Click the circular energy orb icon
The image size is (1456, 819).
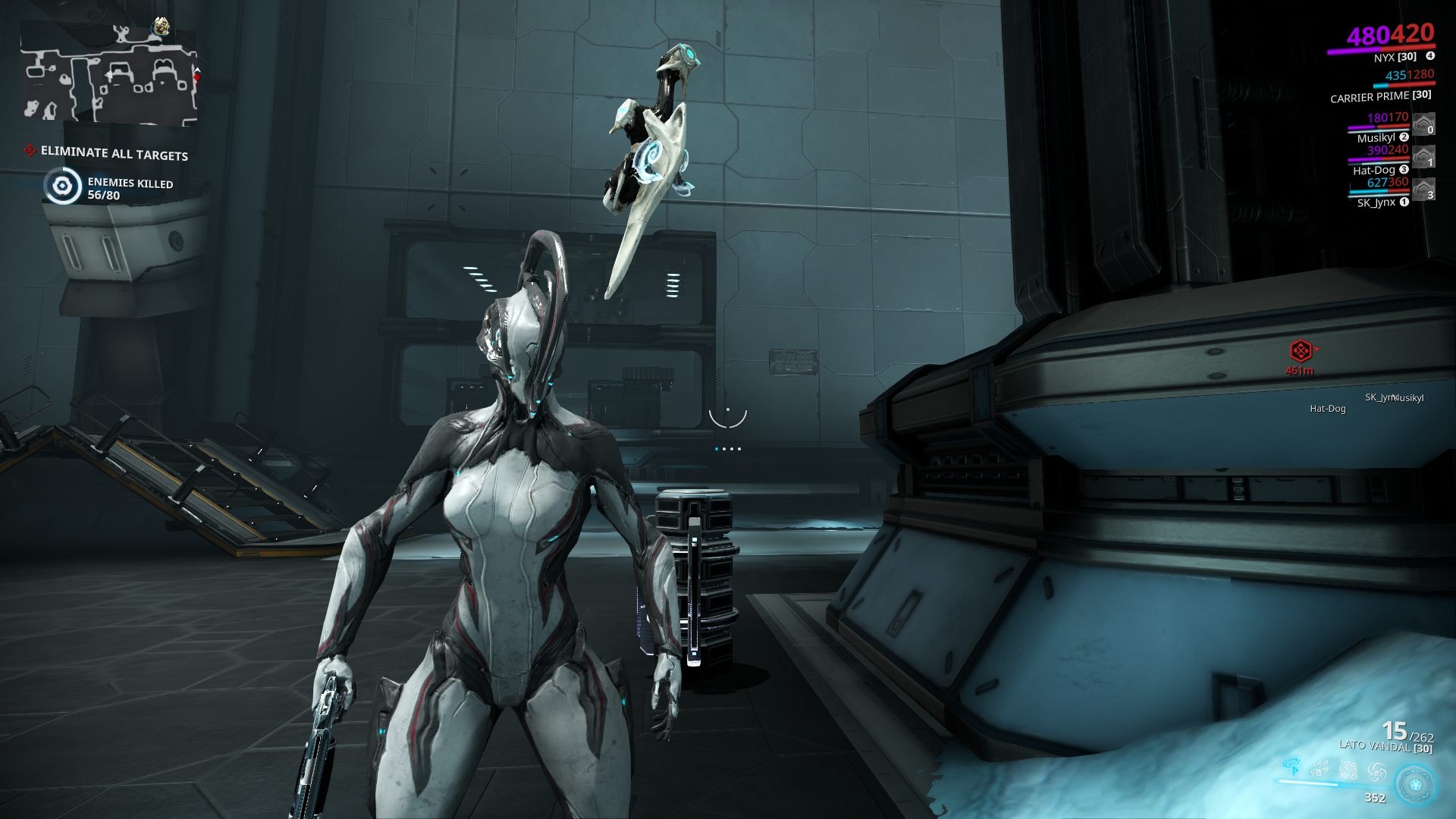pyautogui.click(x=1416, y=784)
